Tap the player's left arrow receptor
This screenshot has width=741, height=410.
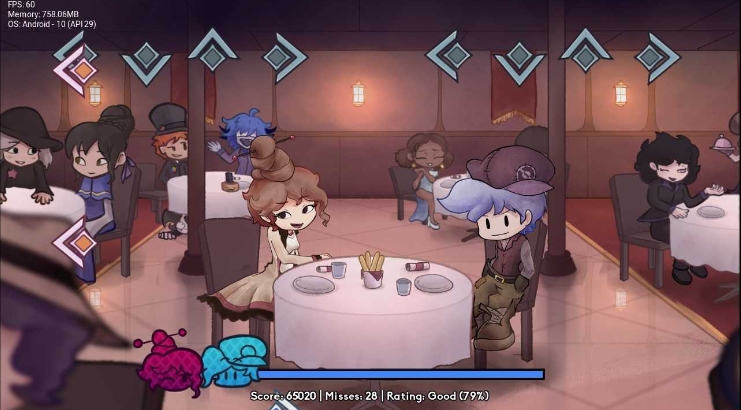453,54
